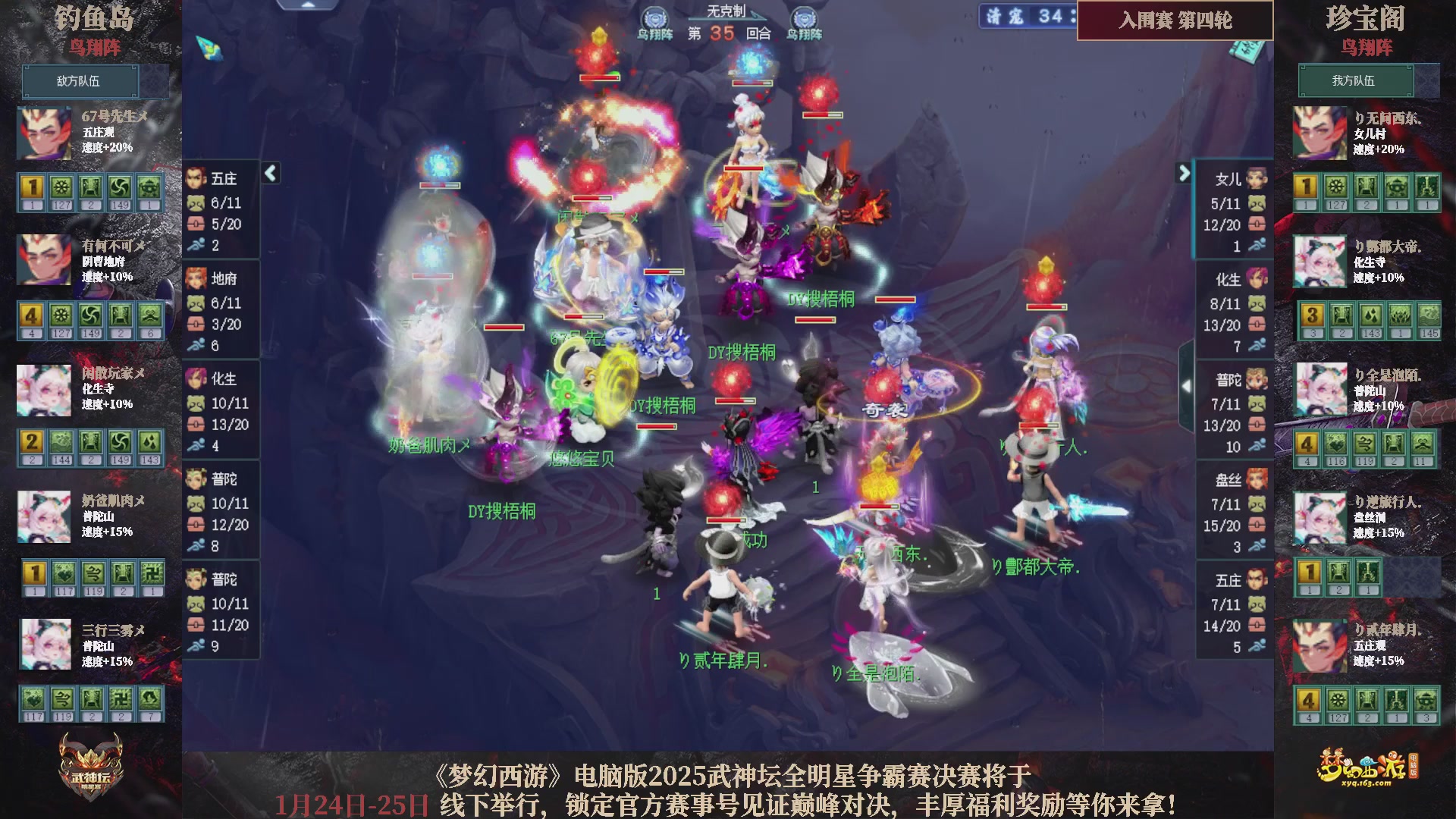Open the 我方队伍 ally team tab
This screenshot has height=819, width=1456.
click(1356, 81)
